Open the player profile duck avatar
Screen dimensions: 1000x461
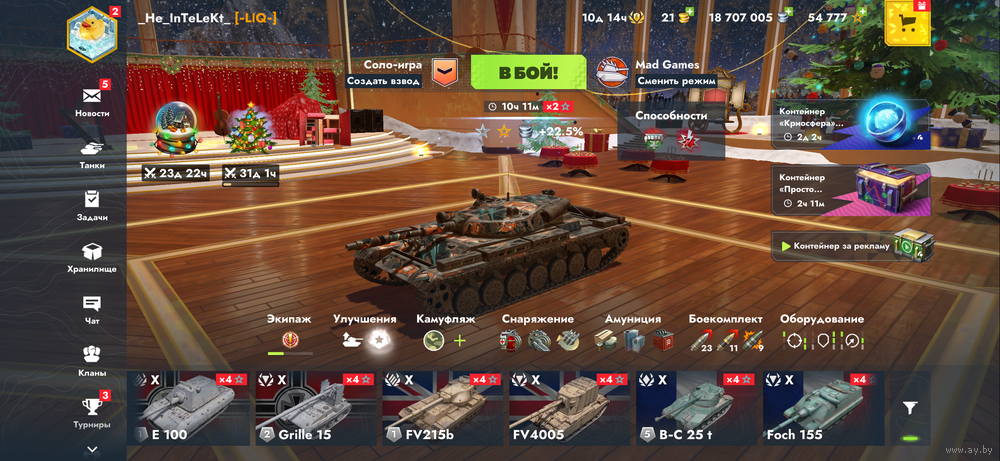(92, 33)
